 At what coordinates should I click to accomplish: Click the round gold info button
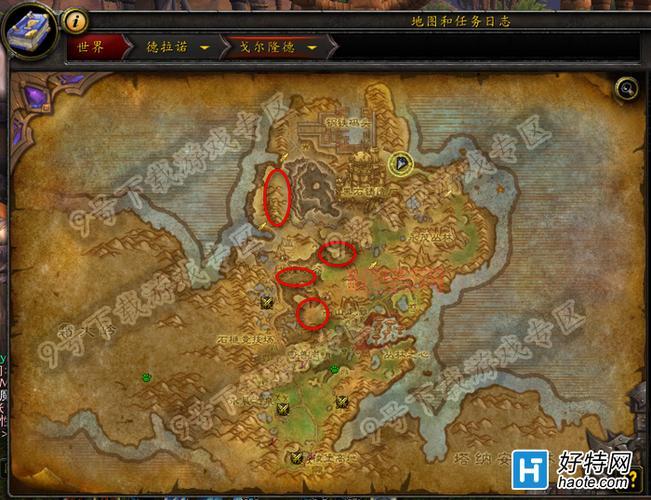click(77, 20)
